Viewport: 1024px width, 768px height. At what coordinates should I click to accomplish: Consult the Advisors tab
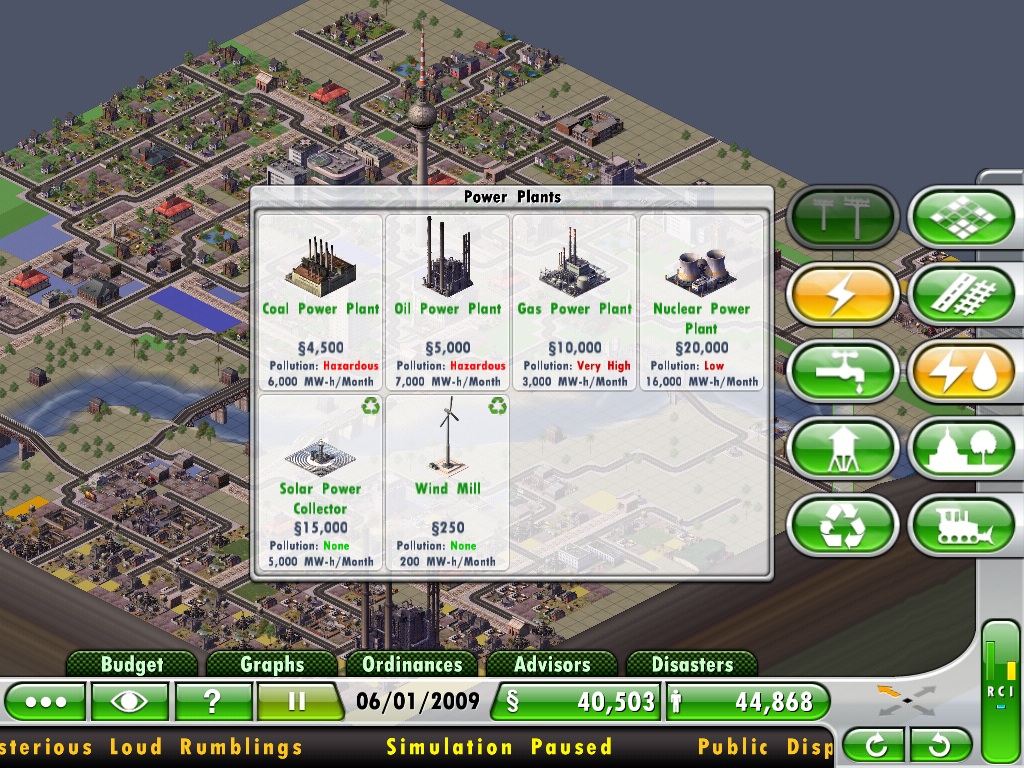[x=552, y=664]
